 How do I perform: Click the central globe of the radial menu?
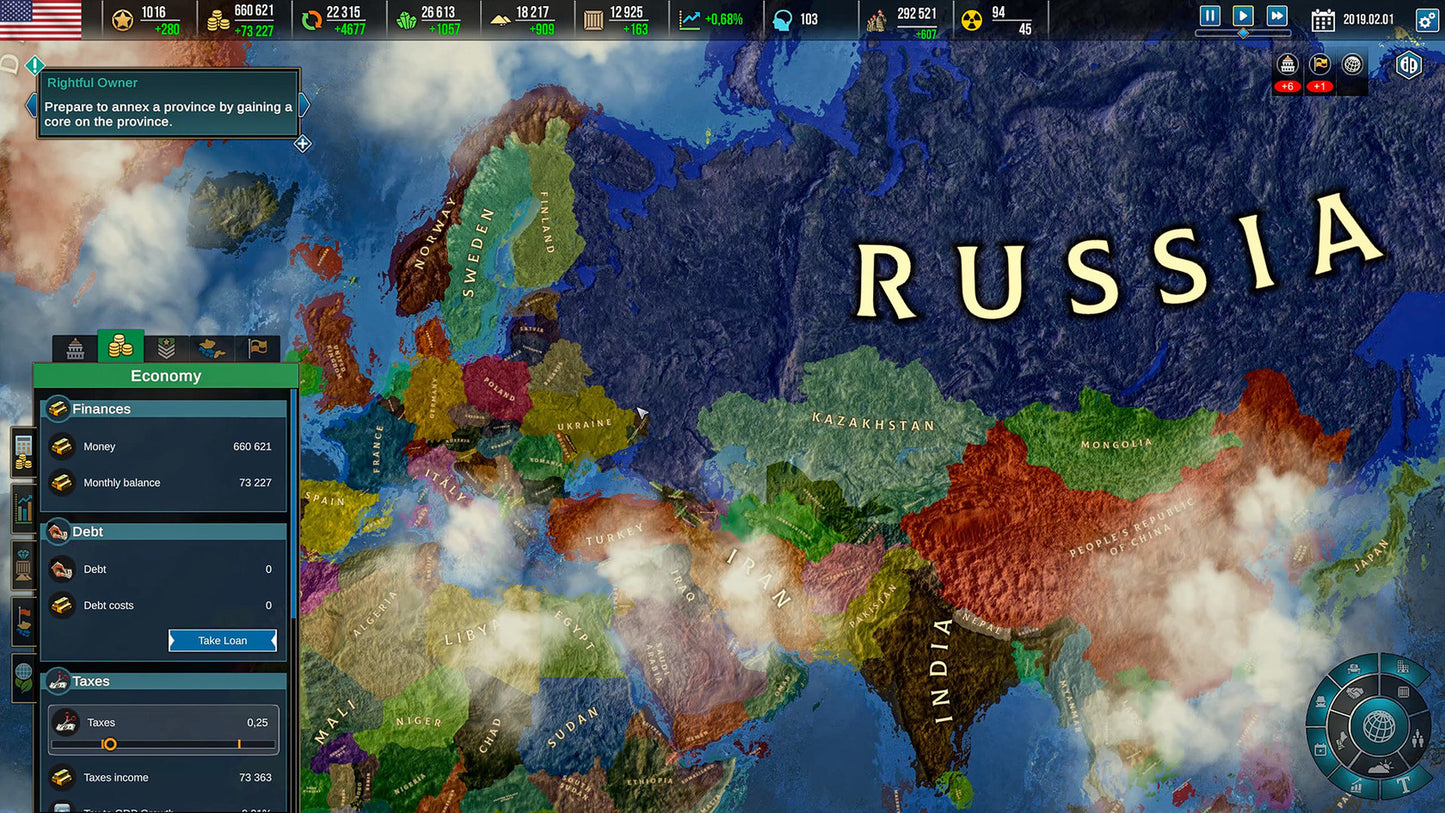[x=1379, y=725]
